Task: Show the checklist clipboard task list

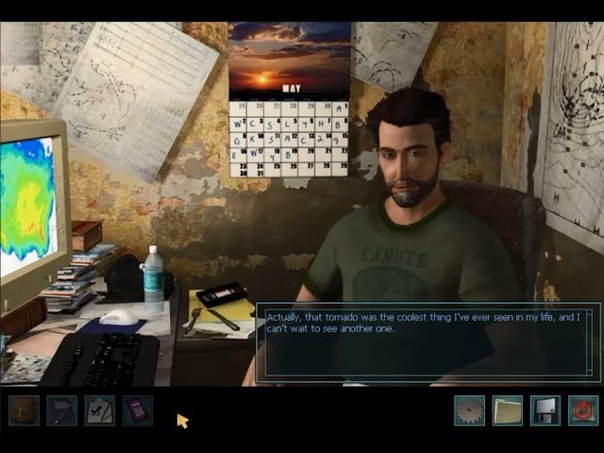Action: tap(100, 410)
